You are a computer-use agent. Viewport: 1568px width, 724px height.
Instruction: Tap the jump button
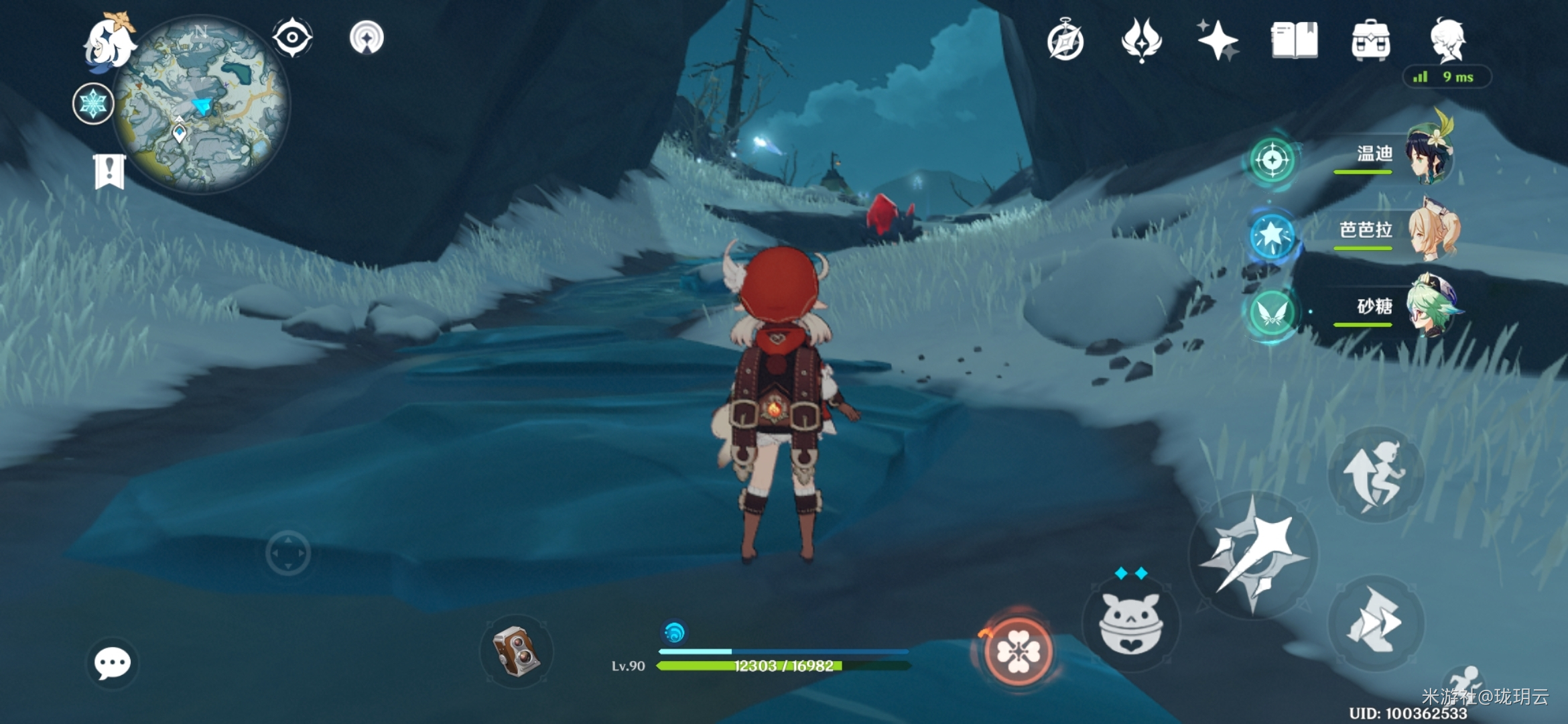[x=1375, y=476]
